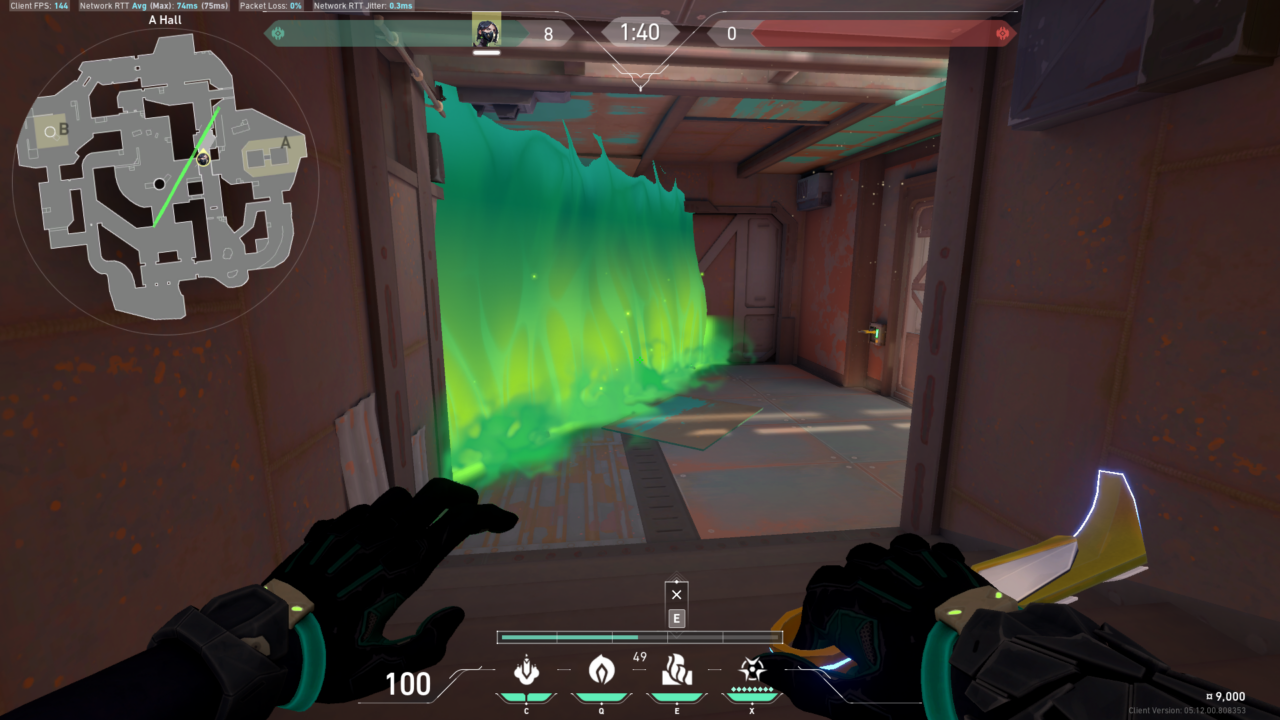This screenshot has height=720, width=1280.
Task: Select the green team emblem in the score bar
Action: [278, 33]
